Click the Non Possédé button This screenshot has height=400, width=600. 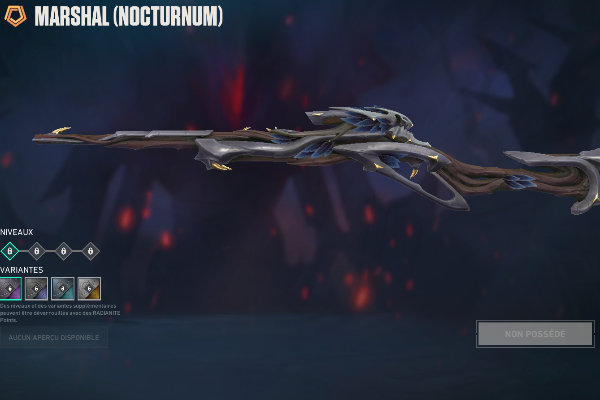tap(535, 334)
